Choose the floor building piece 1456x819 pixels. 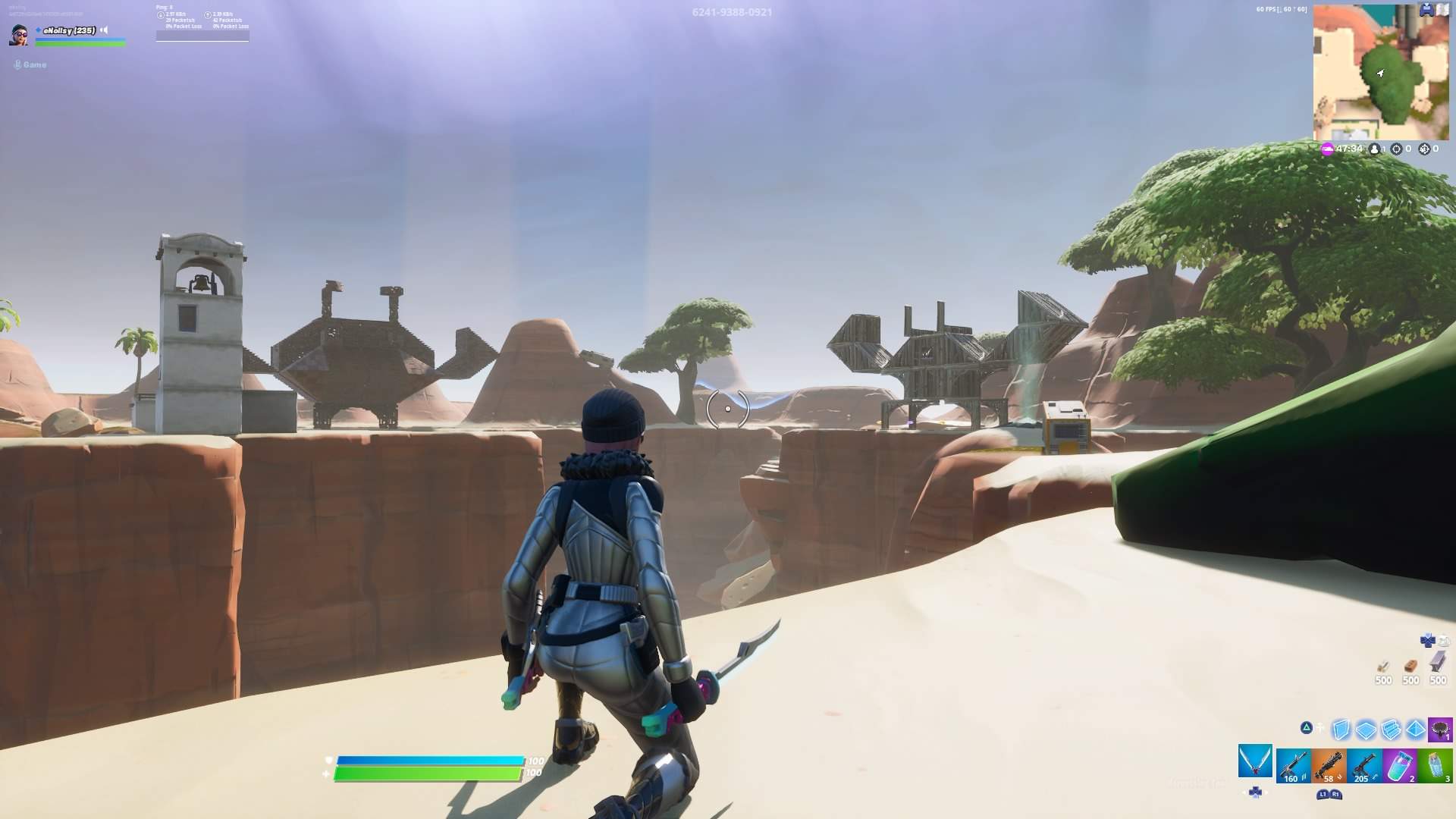click(1366, 730)
